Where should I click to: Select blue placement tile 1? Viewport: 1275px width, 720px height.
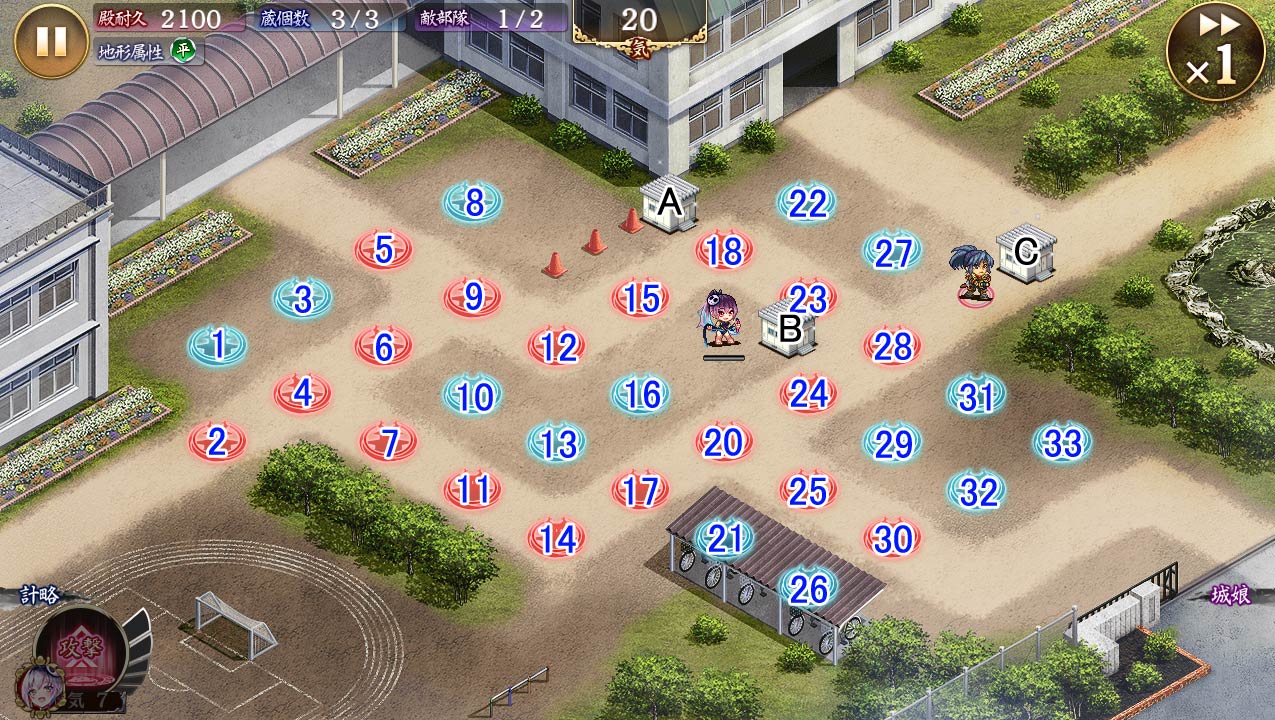pyautogui.click(x=218, y=346)
